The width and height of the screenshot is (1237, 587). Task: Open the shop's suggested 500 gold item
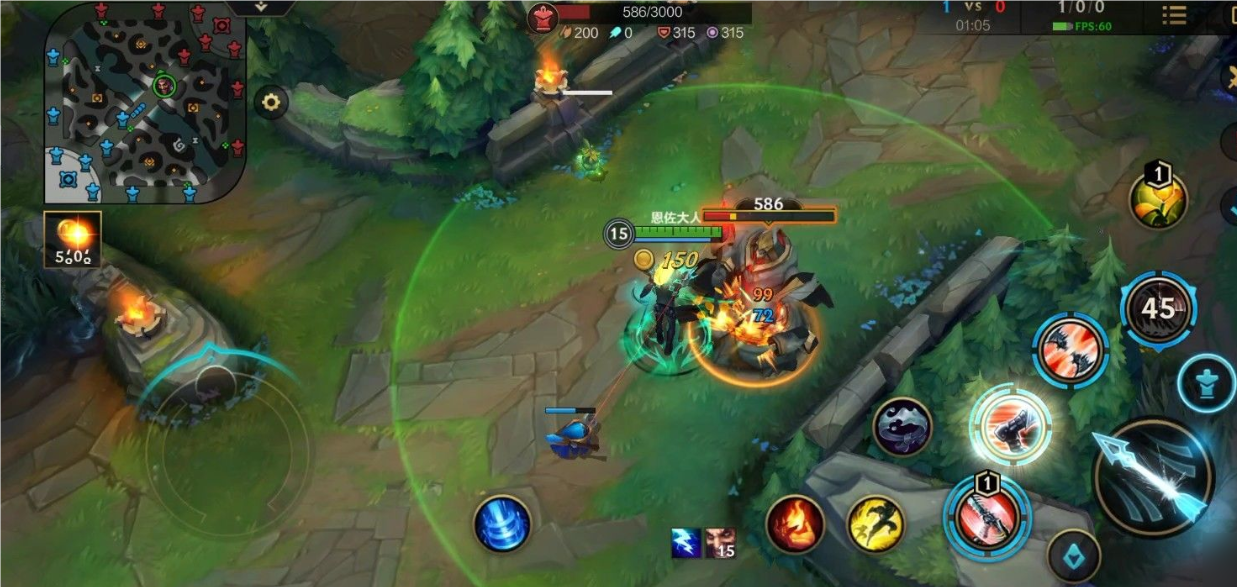(x=72, y=240)
